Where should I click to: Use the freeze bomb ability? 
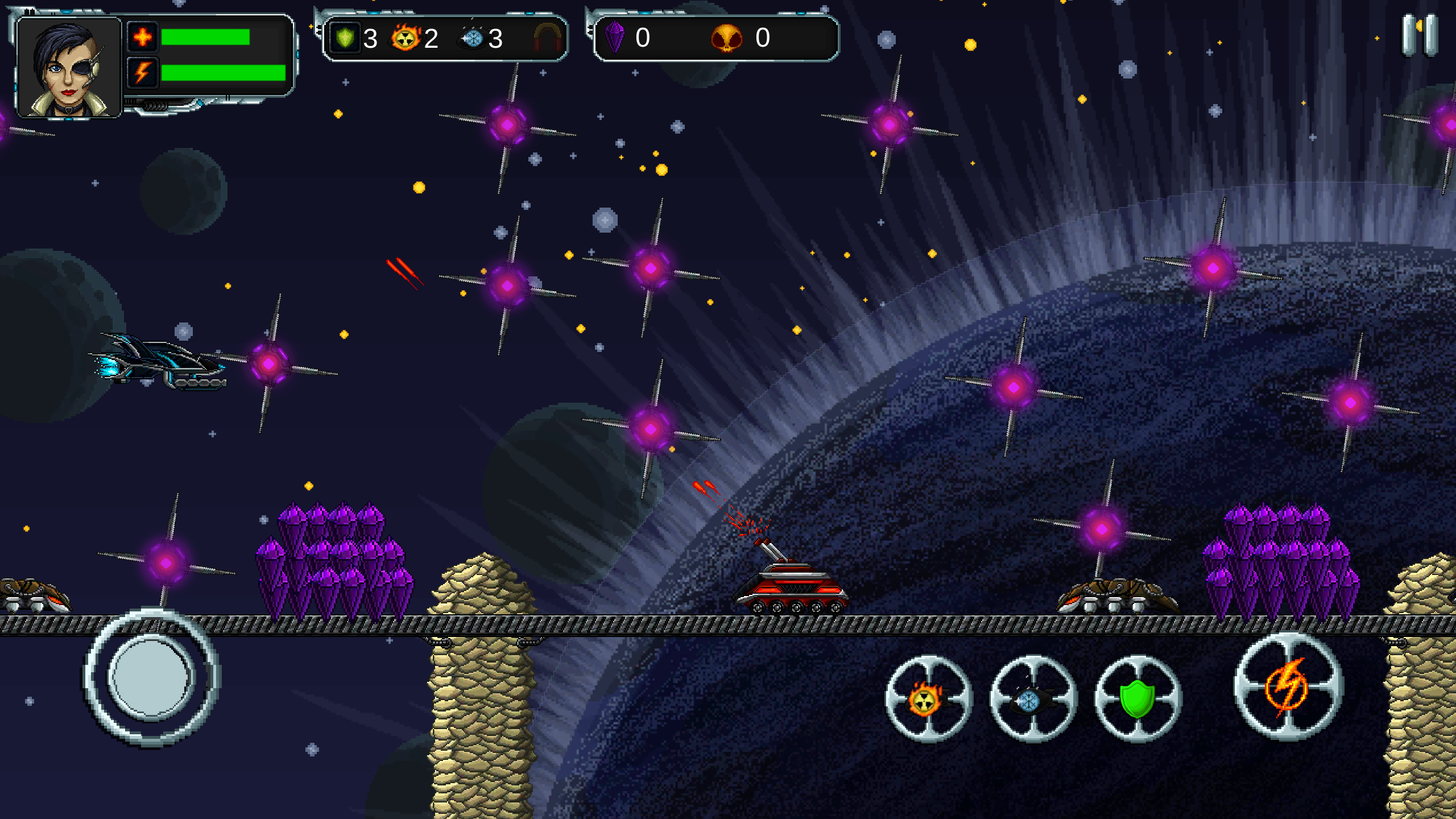click(1033, 698)
